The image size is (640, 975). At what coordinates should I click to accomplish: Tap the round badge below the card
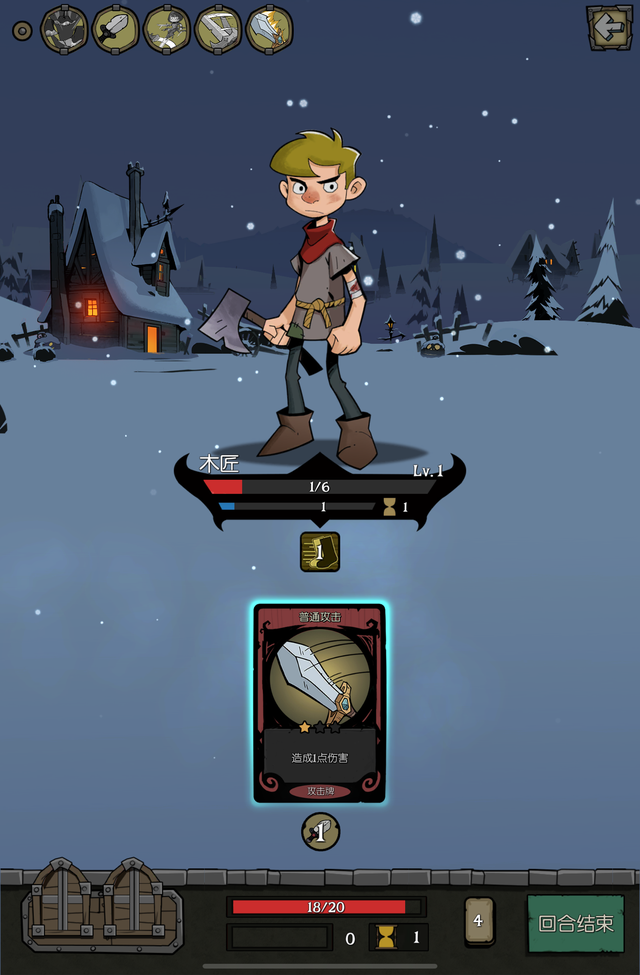(320, 832)
